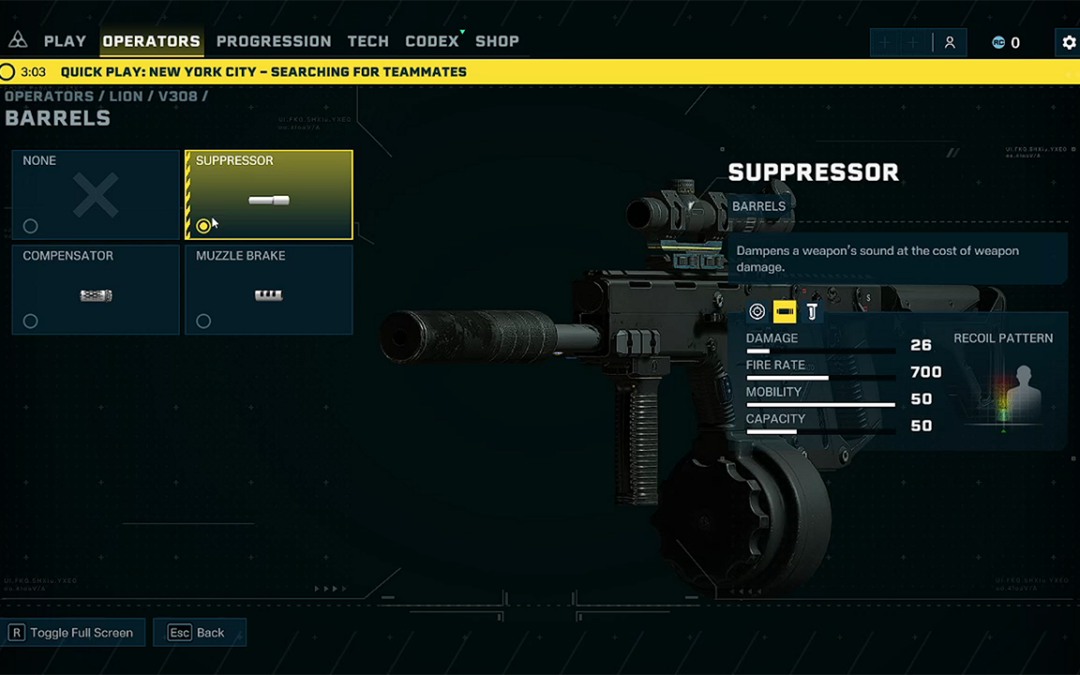Go Back to the previous menu
The image size is (1080, 675).
pos(200,633)
